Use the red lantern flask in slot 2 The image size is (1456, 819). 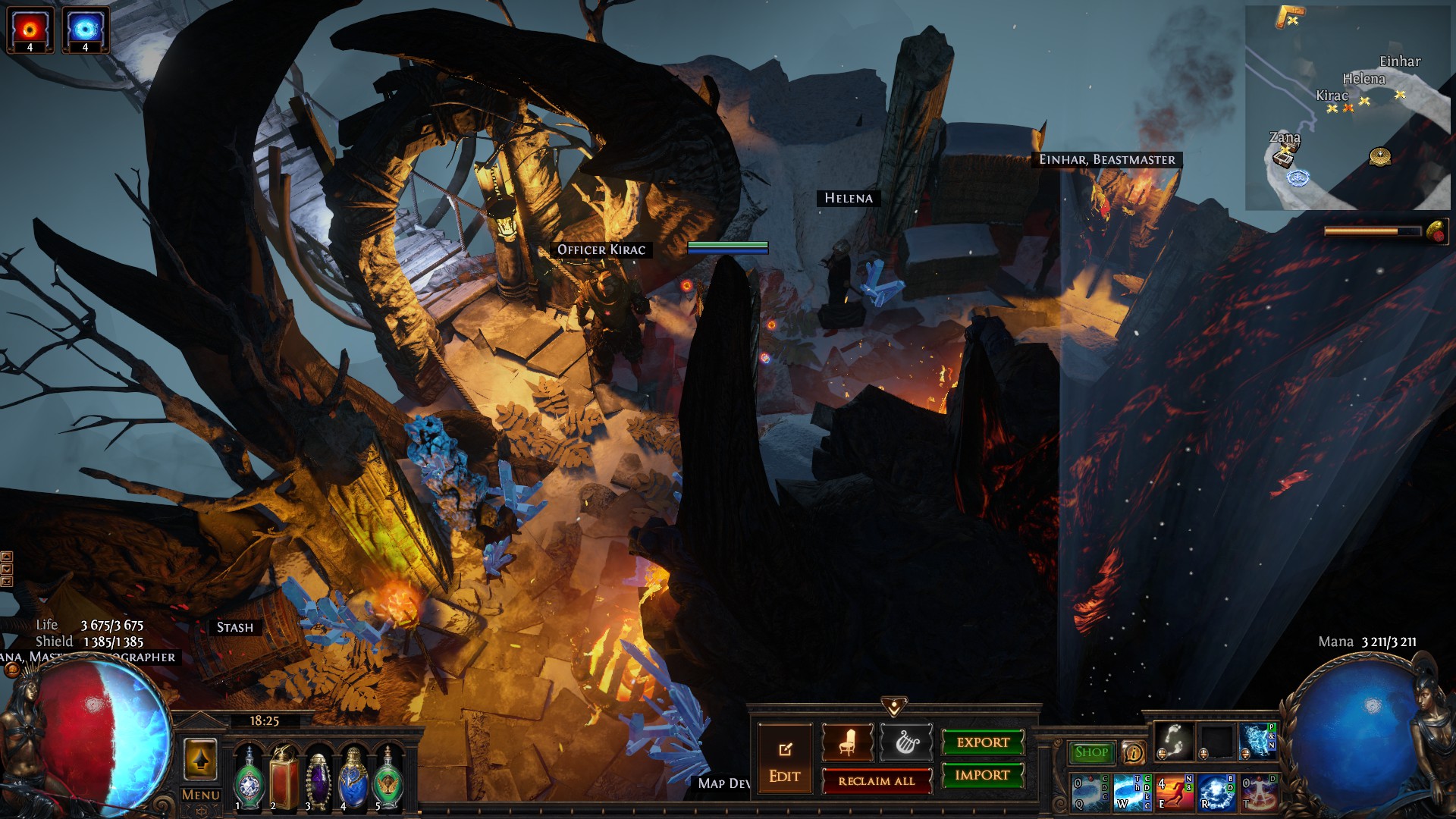point(284,779)
